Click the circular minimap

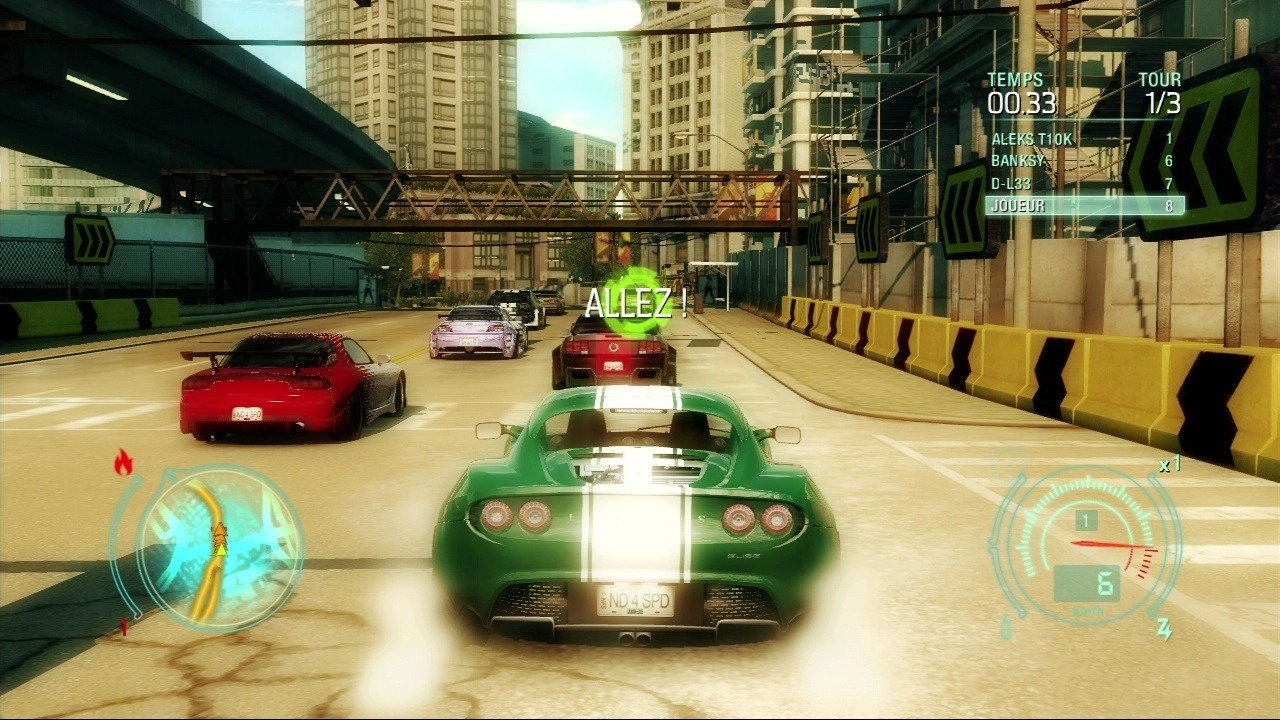(x=219, y=545)
